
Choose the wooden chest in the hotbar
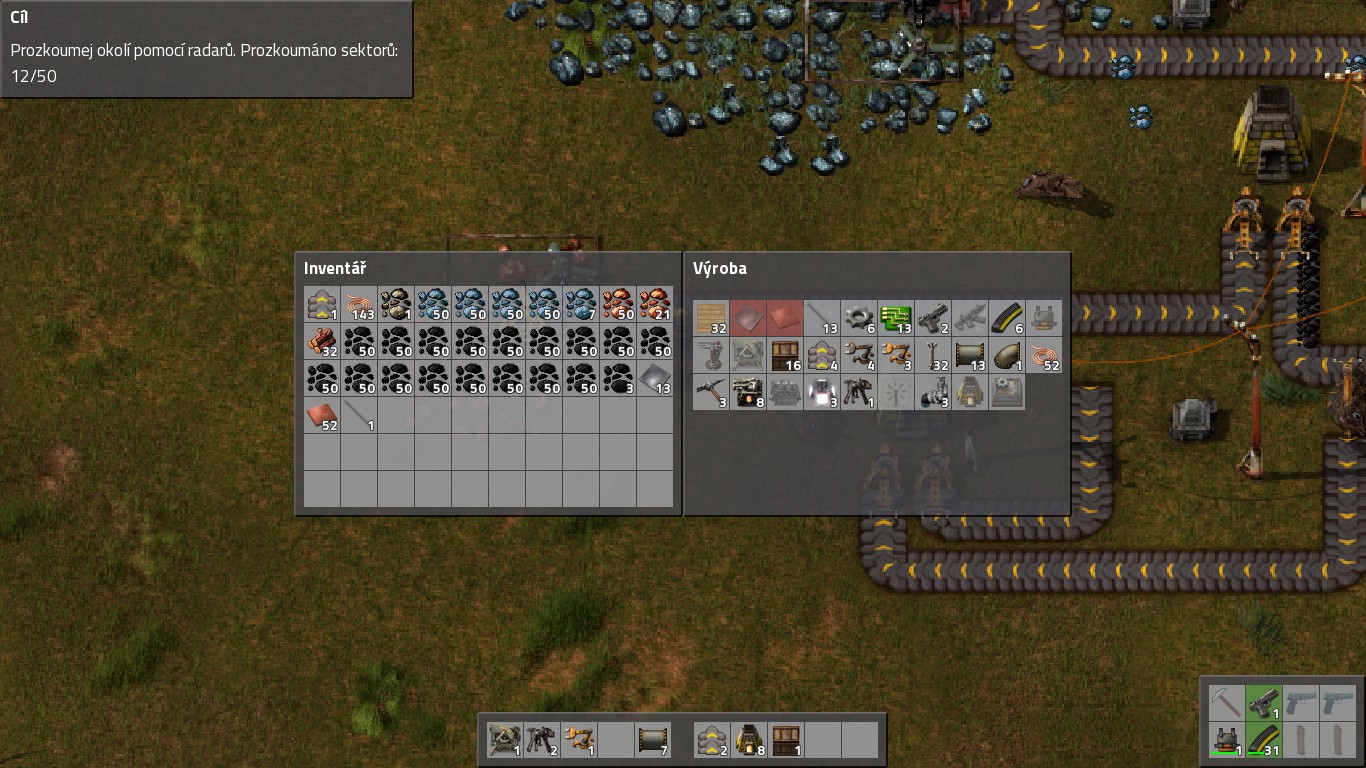(786, 740)
